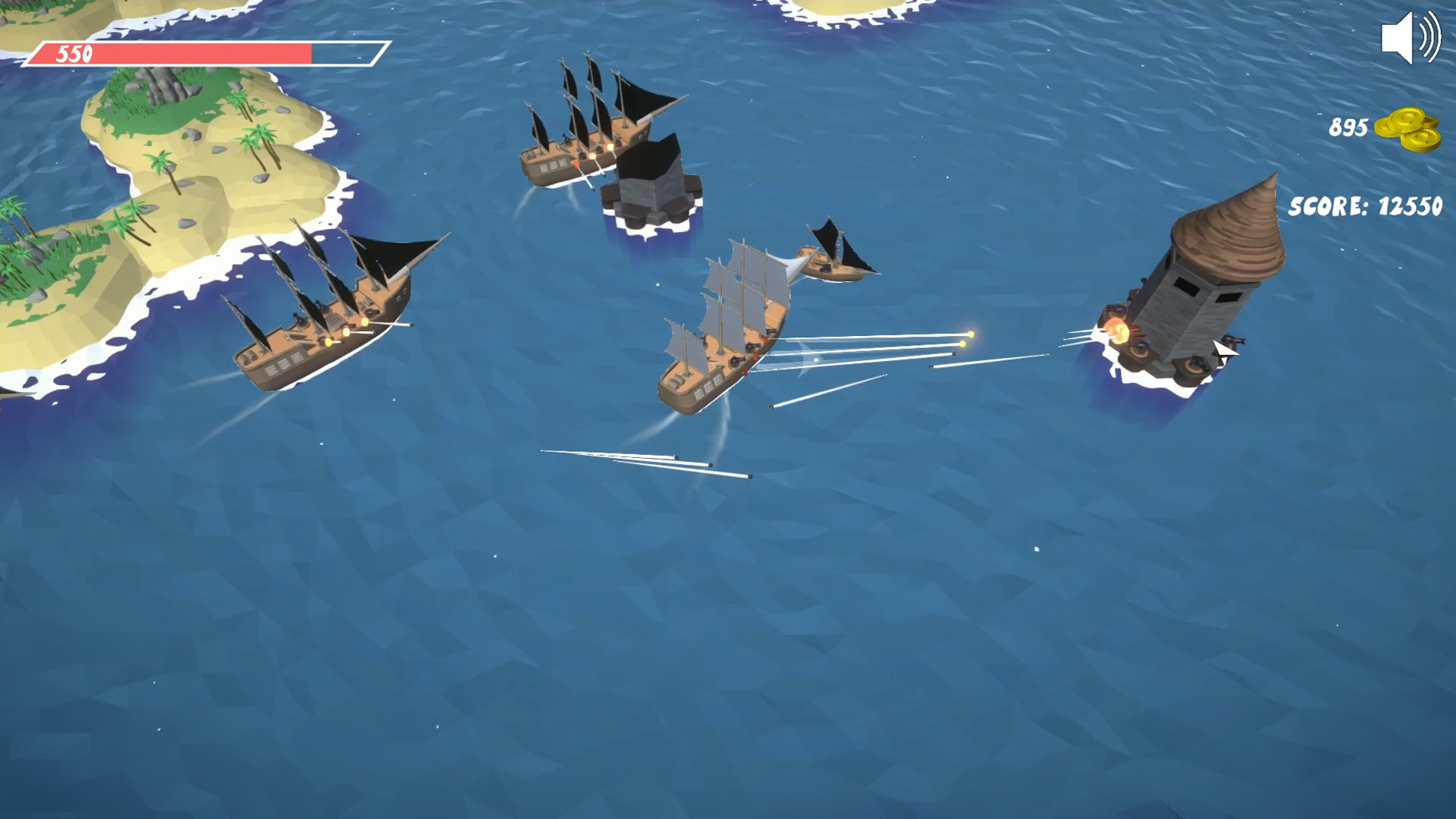Click the 895 coin counter text

(x=1350, y=127)
